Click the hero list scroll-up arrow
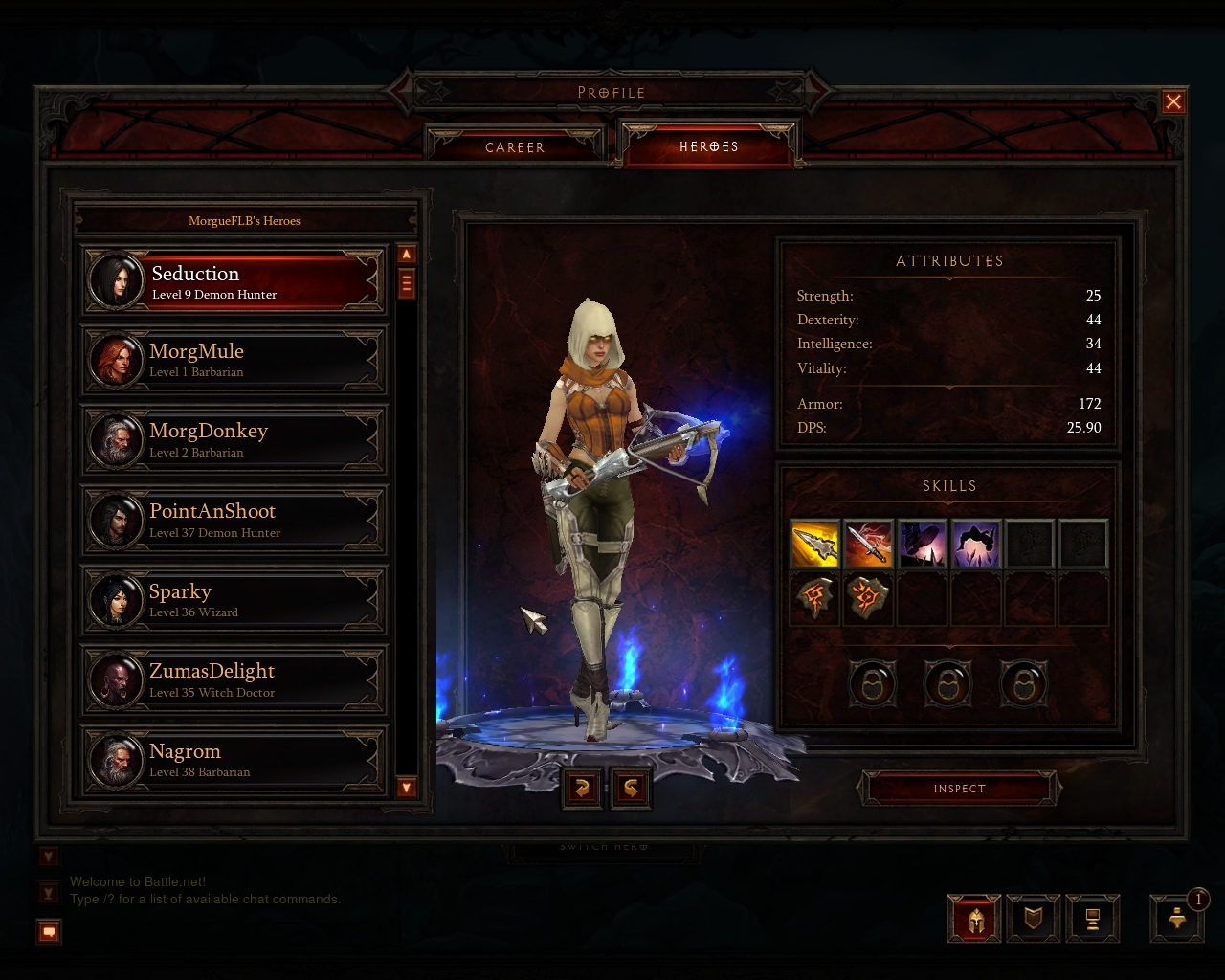 [407, 255]
